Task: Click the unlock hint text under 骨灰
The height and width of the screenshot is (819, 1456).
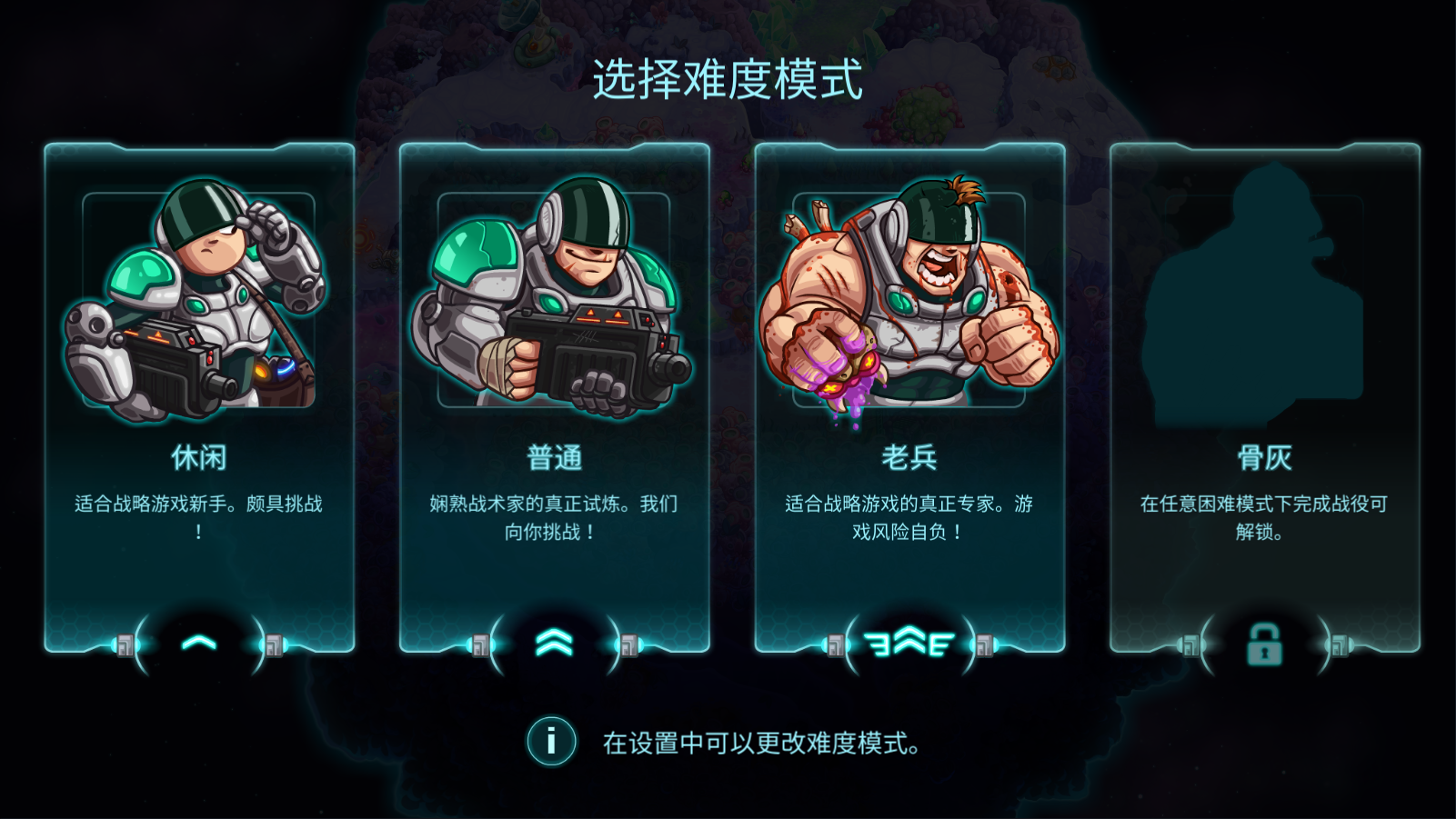Action: point(1264,515)
